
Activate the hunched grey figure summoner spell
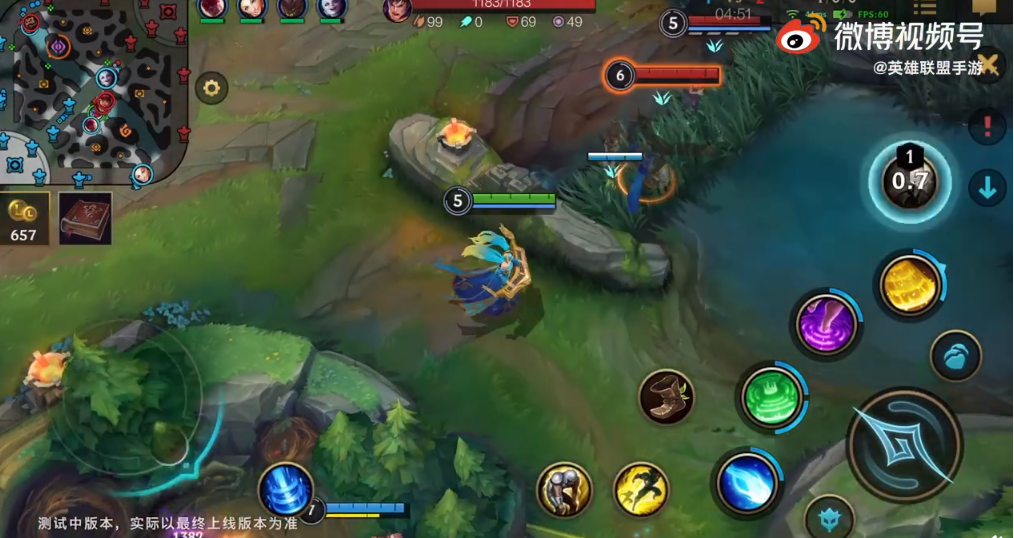565,489
